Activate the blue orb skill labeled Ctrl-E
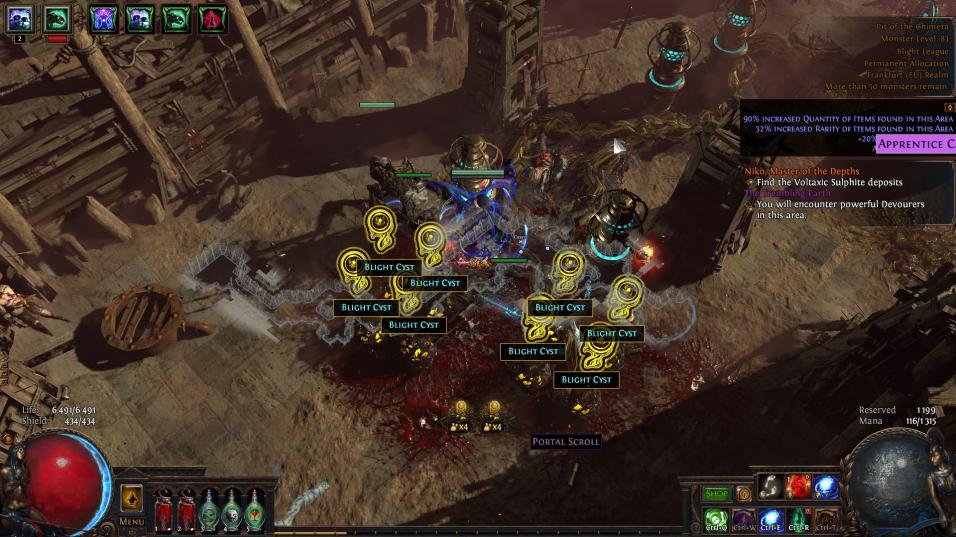Image resolution: width=956 pixels, height=537 pixels. tap(771, 519)
